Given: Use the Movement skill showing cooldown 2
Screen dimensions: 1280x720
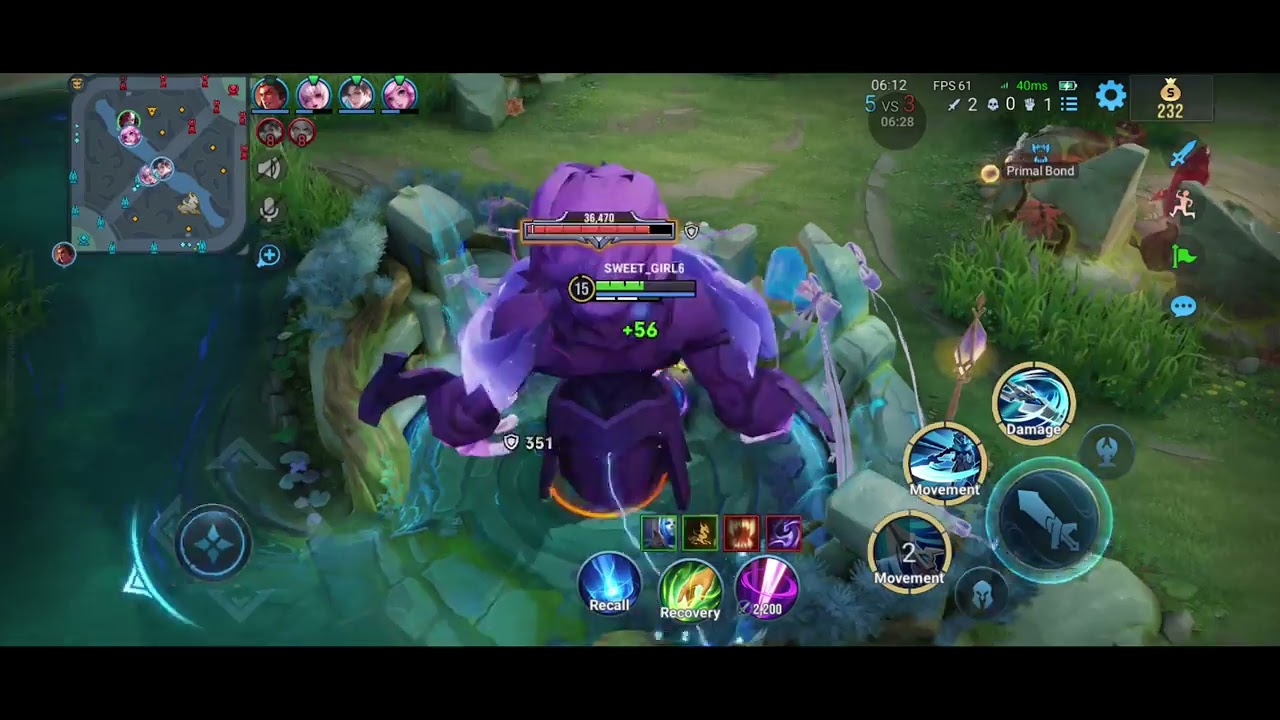Looking at the screenshot, I should (909, 551).
